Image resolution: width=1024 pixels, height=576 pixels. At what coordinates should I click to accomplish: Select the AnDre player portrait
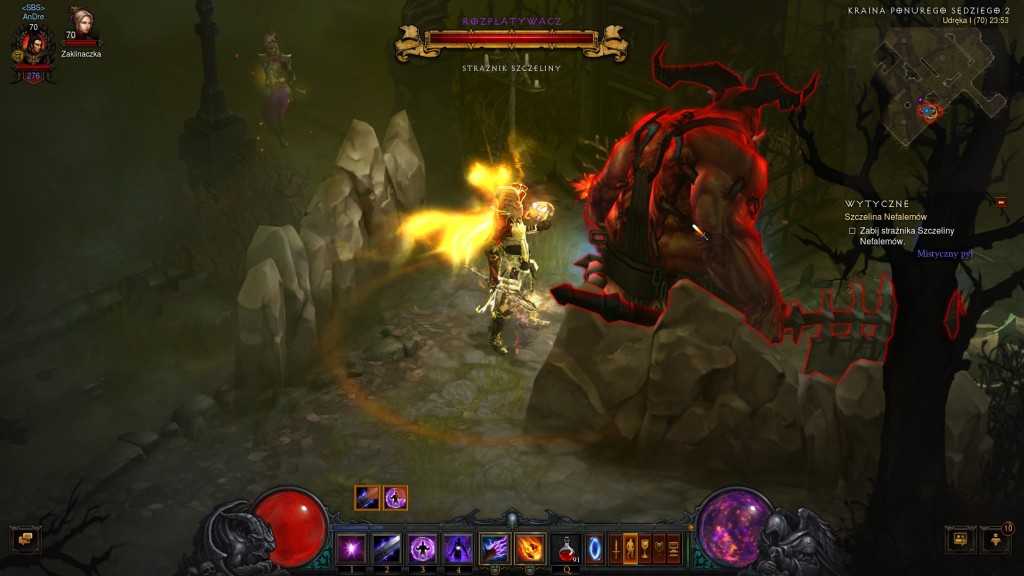[33, 47]
